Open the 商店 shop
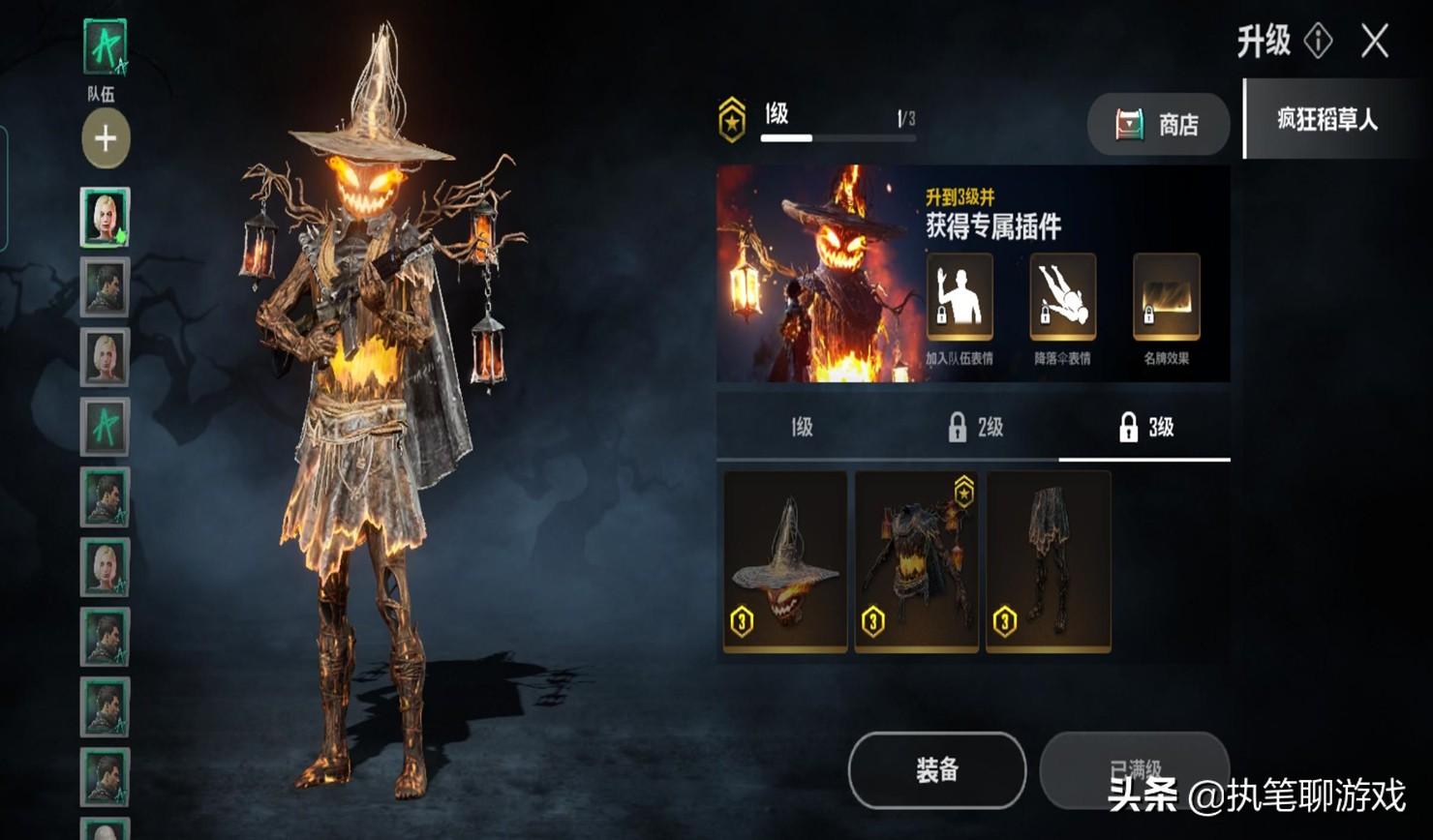This screenshot has width=1433, height=840. (x=1158, y=124)
